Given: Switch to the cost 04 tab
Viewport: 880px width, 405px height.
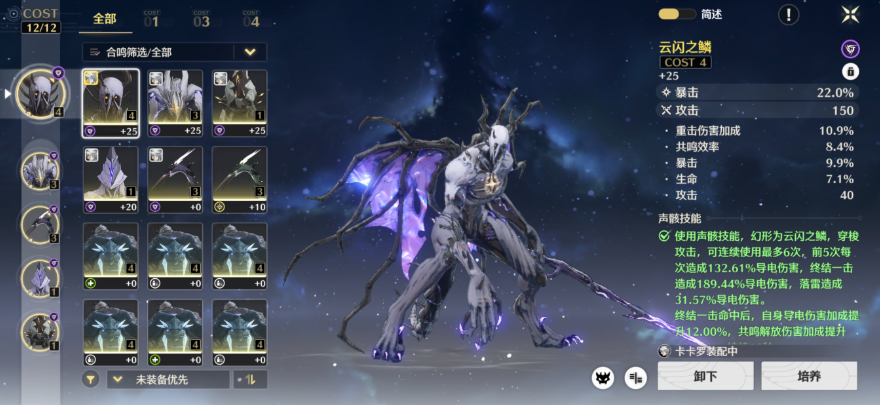Looking at the screenshot, I should 250,18.
